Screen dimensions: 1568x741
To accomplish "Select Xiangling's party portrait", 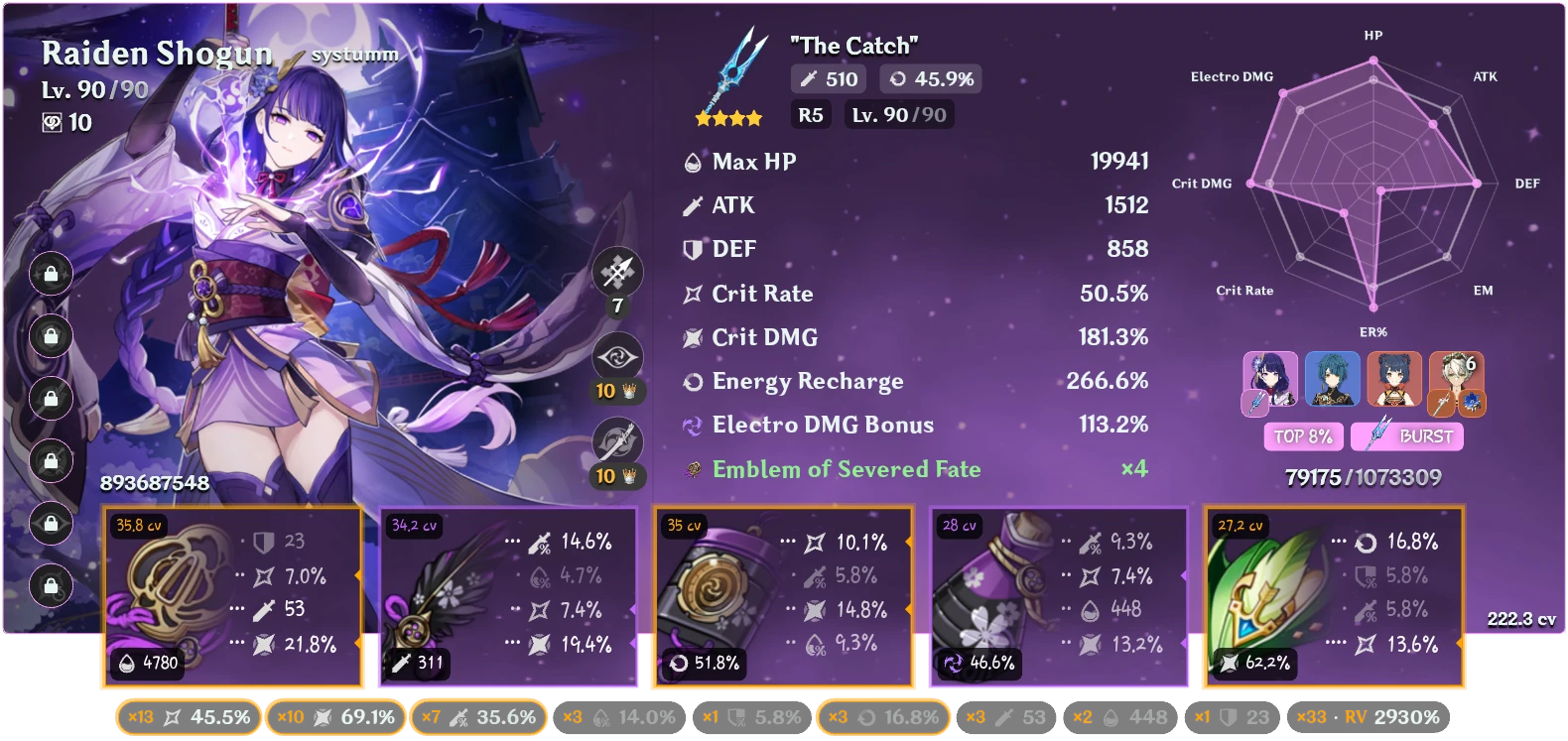I will click(1394, 380).
